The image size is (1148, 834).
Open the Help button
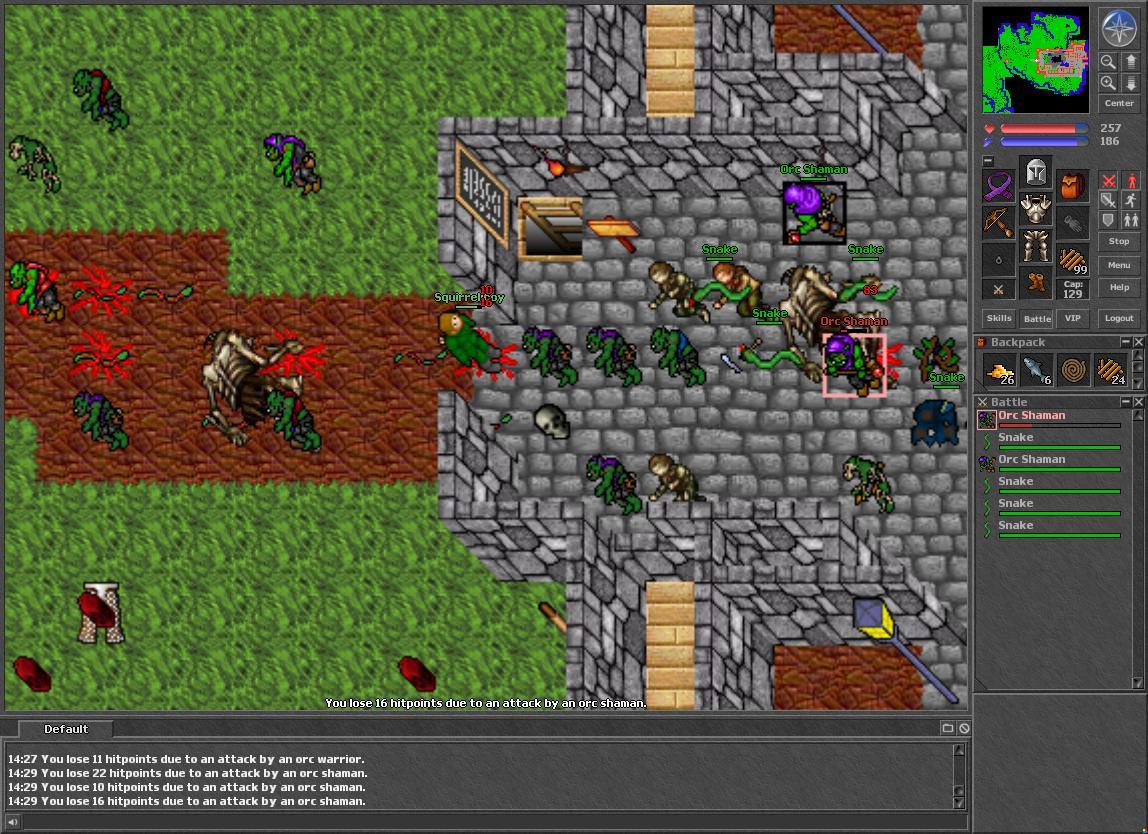pyautogui.click(x=1119, y=287)
